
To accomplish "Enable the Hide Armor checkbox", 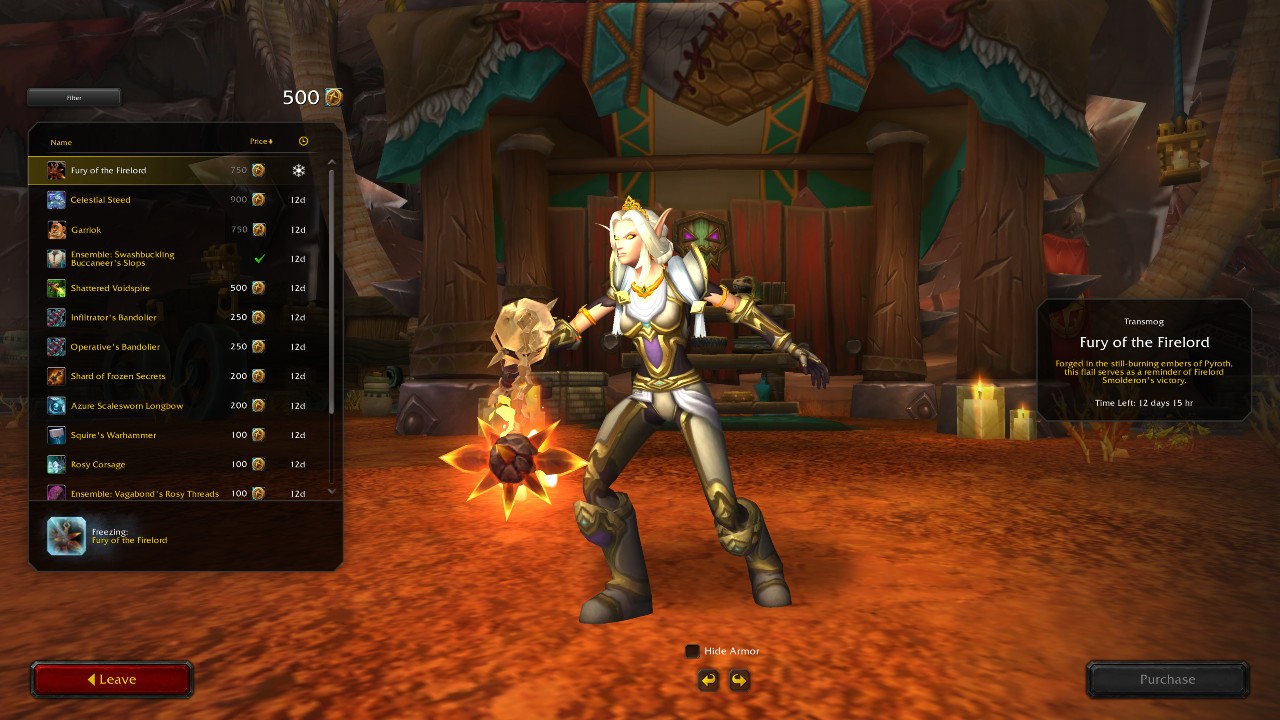I will click(691, 650).
